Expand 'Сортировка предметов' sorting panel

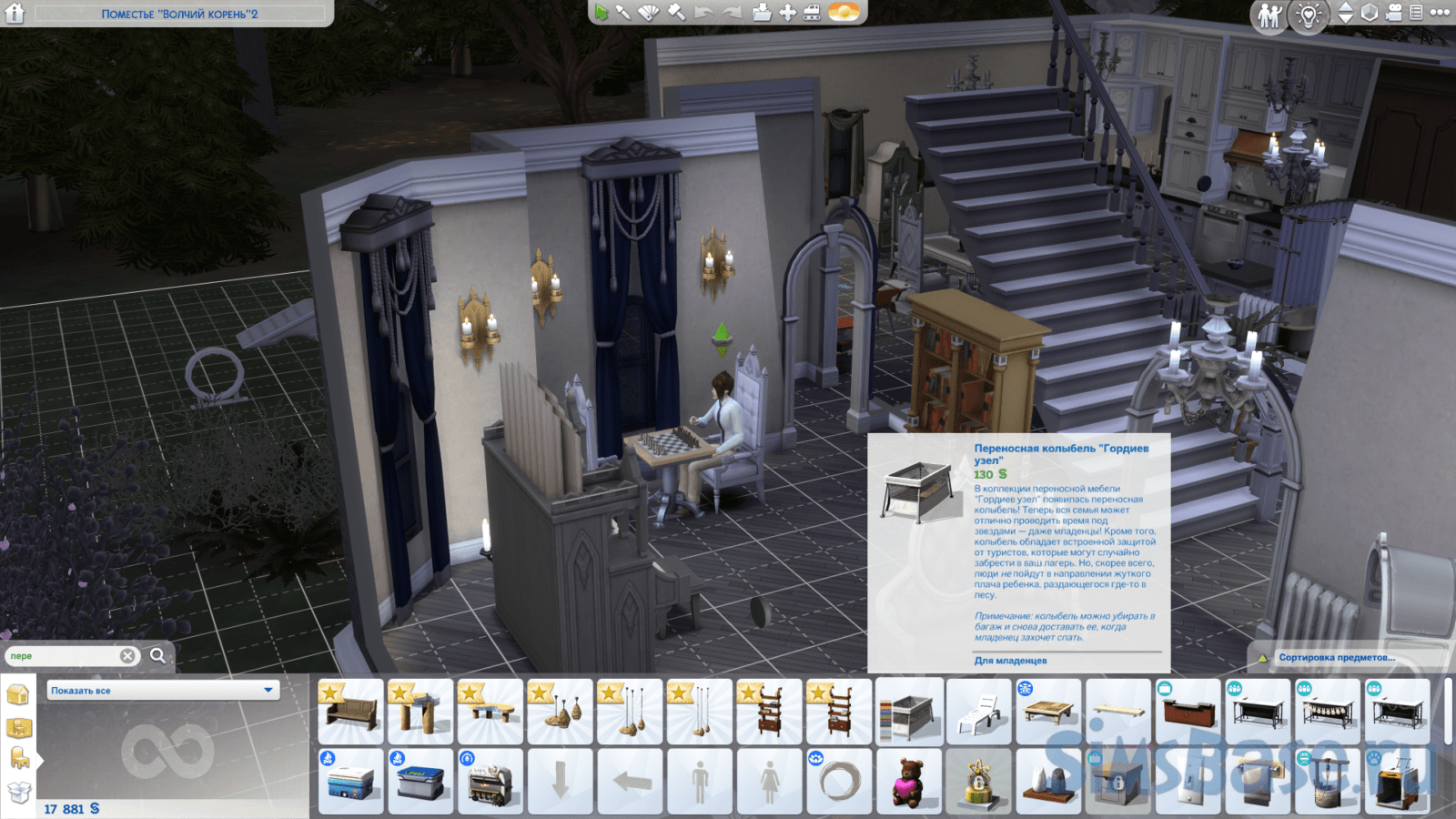(1335, 657)
